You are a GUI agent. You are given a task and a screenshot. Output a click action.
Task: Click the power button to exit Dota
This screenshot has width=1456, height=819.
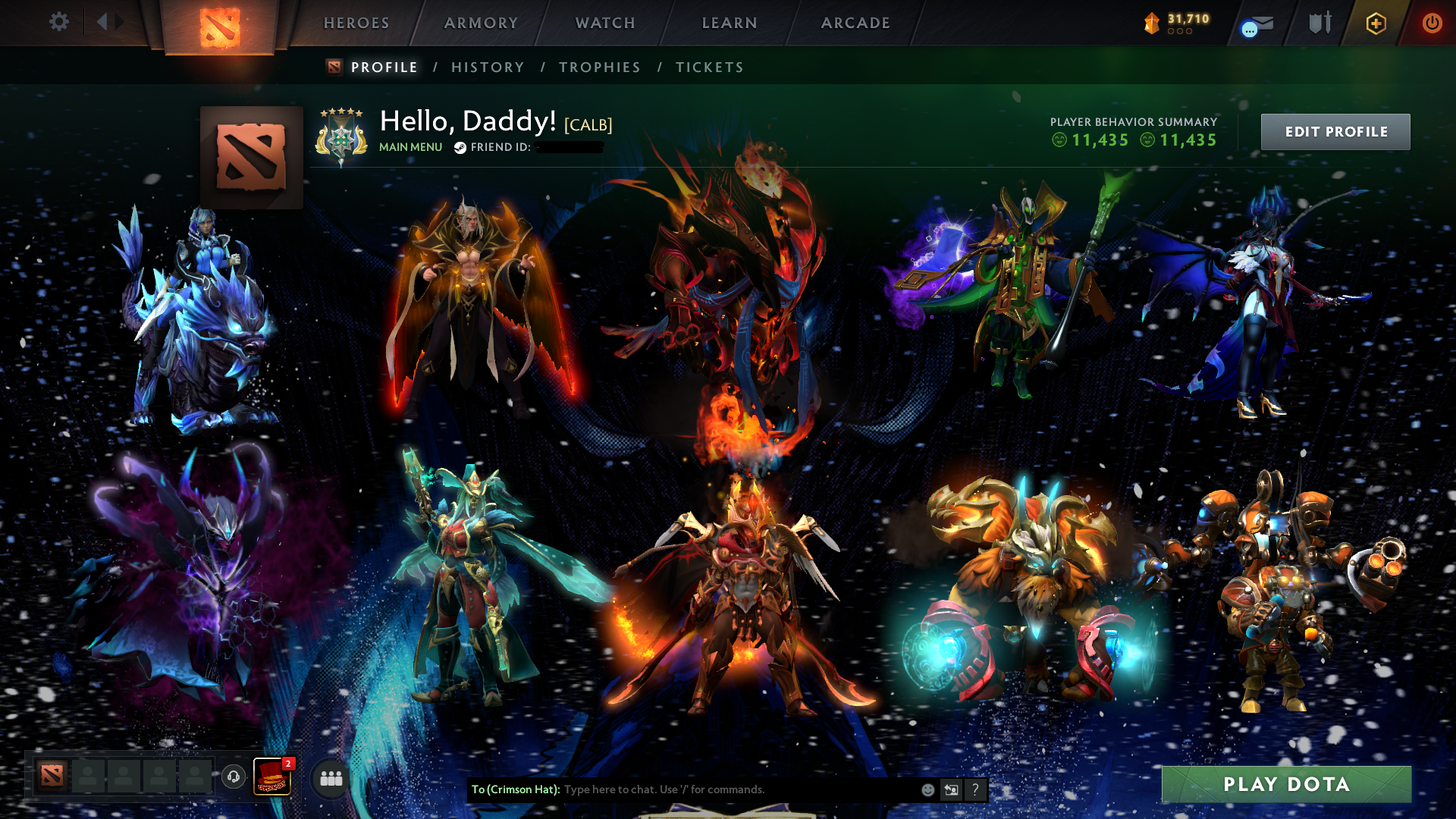[1432, 23]
